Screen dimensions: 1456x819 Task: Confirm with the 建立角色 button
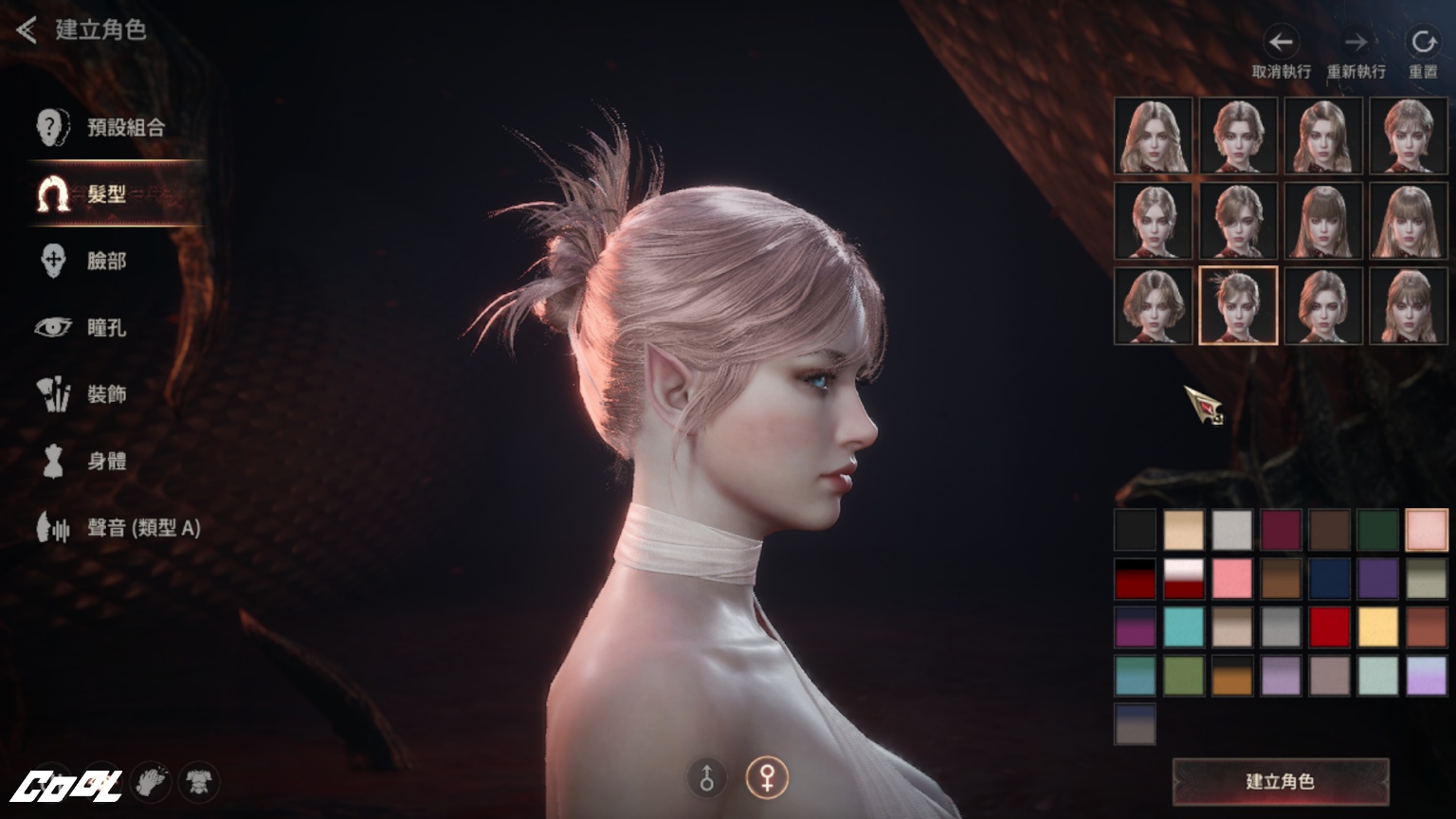(1280, 781)
